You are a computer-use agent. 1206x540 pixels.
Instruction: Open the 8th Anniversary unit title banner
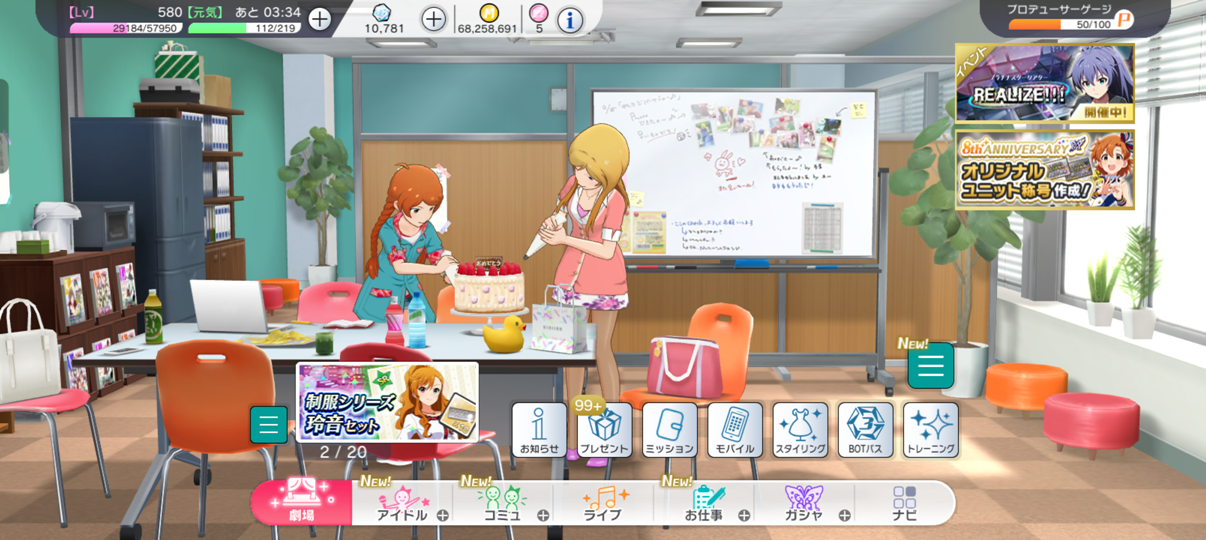click(x=1044, y=169)
